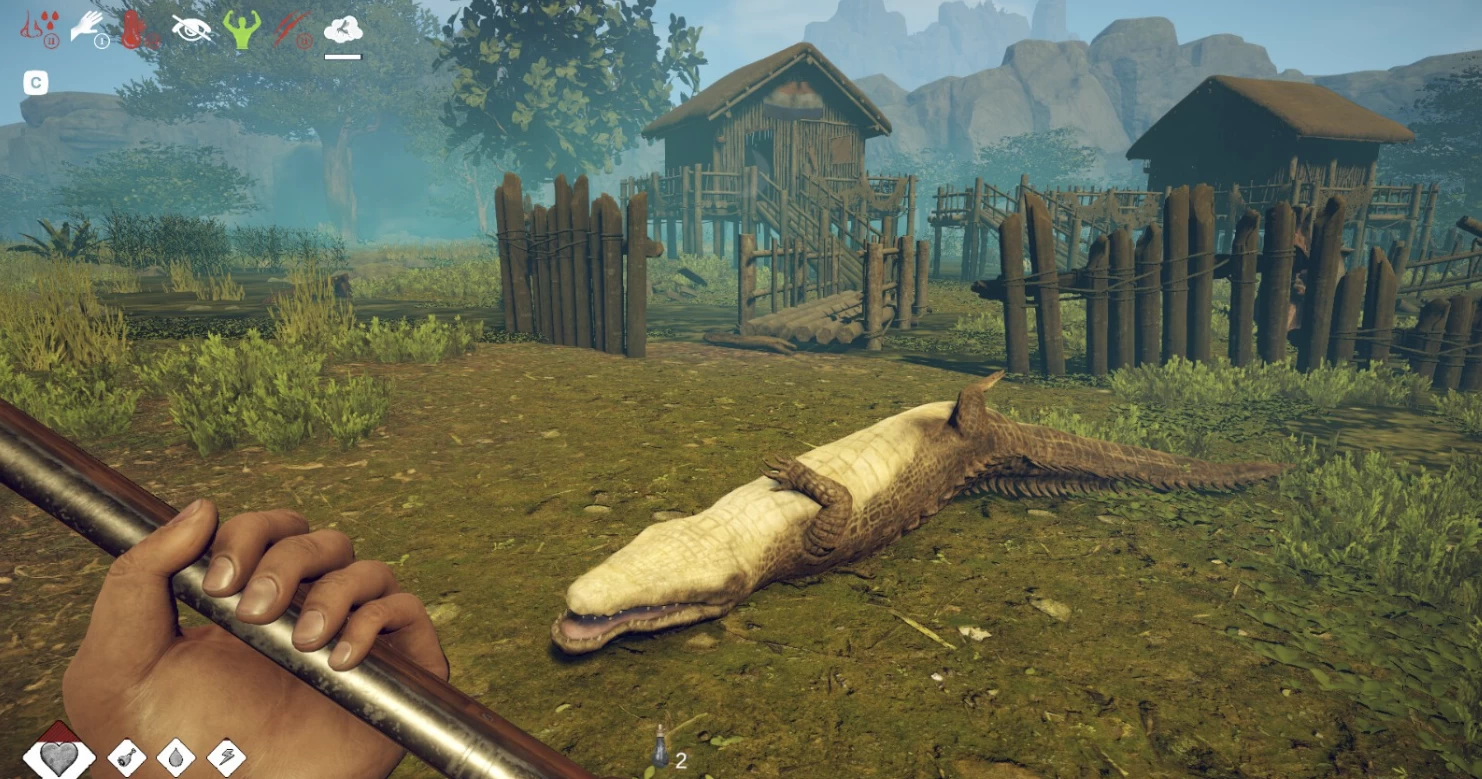Select the crossed-out eye status icon
The width and height of the screenshot is (1482, 779).
191,29
